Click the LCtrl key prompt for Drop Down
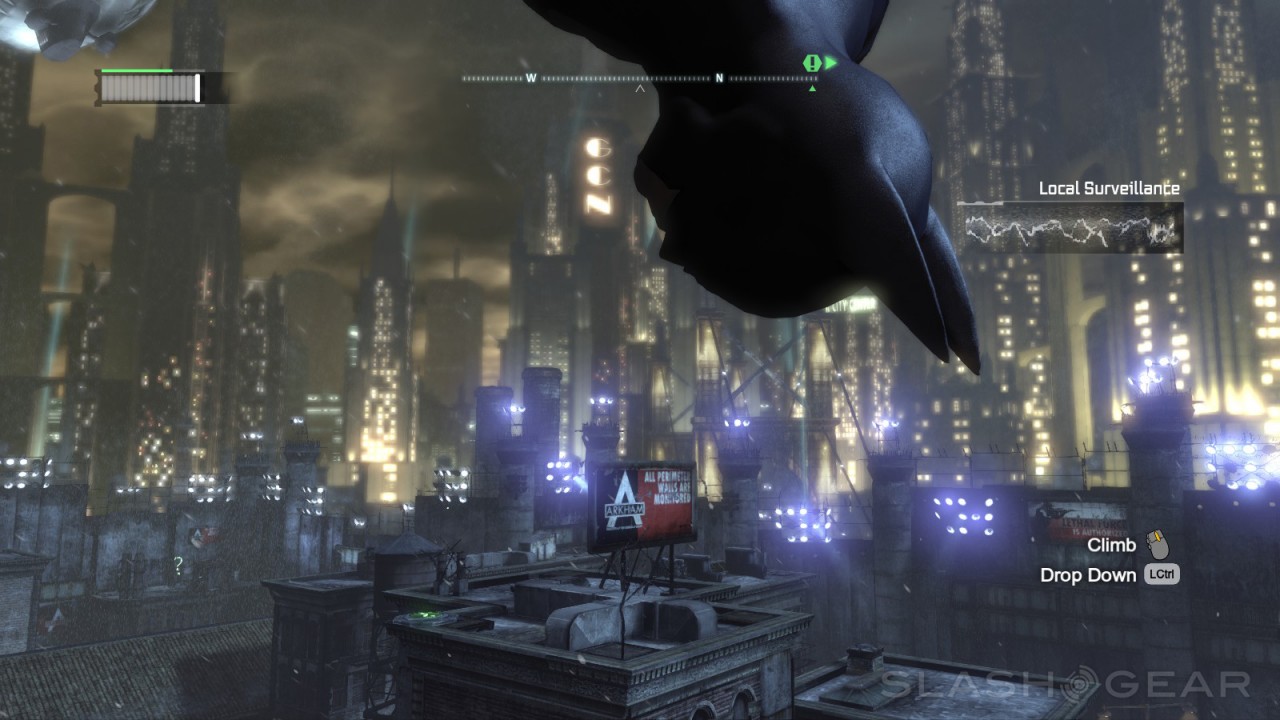1280x720 pixels. click(x=1163, y=574)
